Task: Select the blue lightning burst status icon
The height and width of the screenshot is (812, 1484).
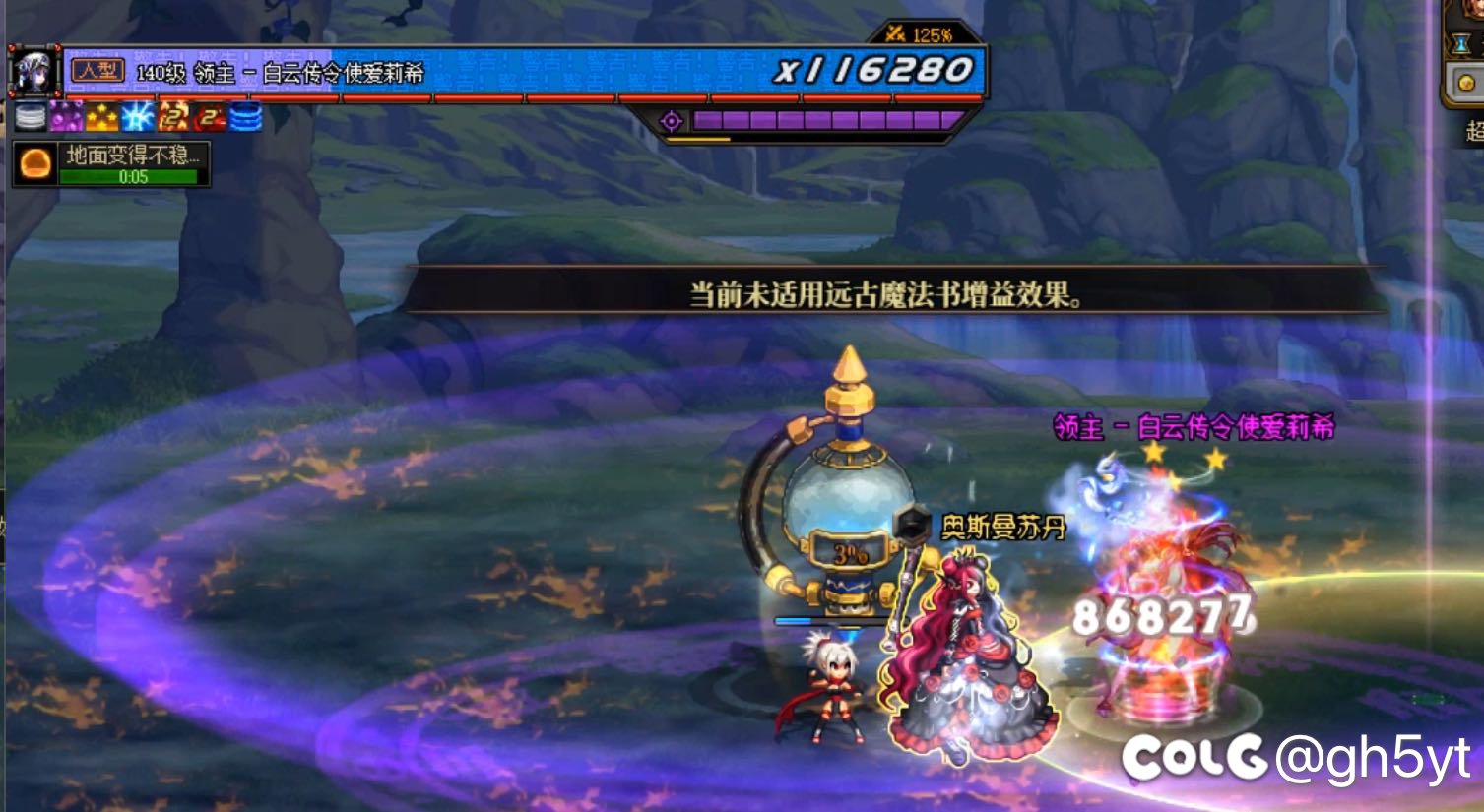Action: coord(138,117)
